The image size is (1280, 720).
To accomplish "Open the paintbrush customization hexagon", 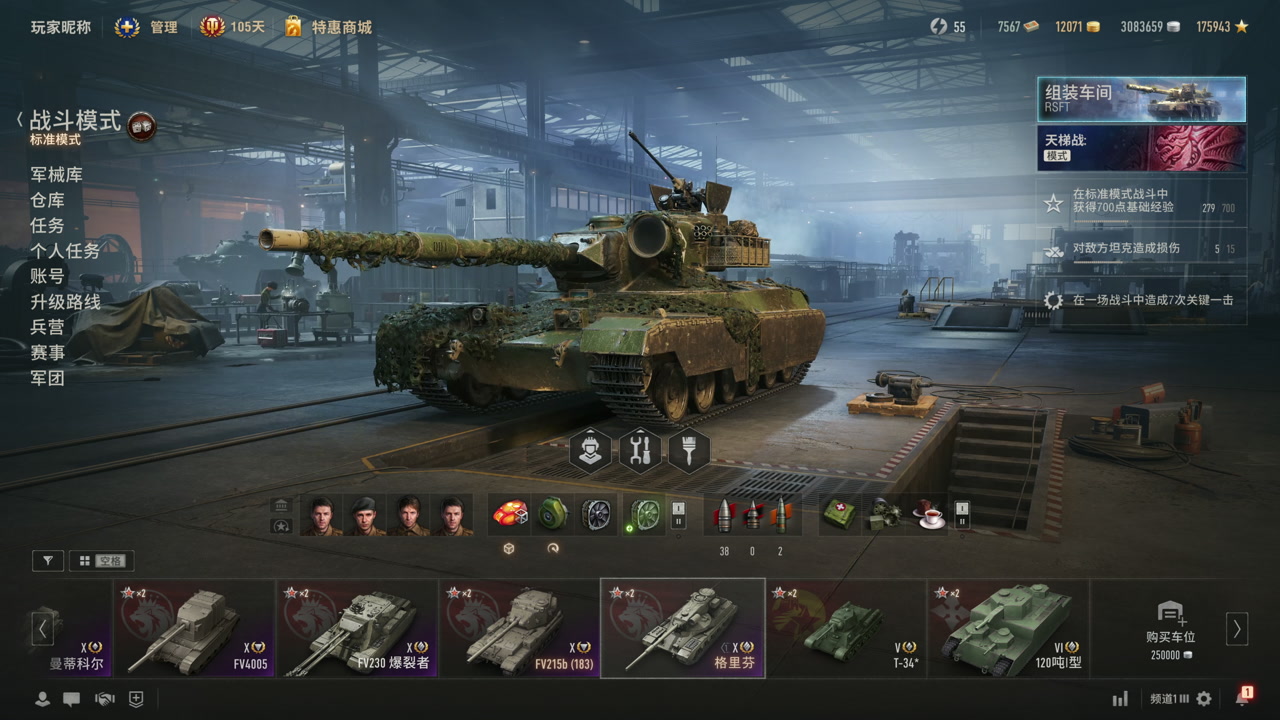I will [x=689, y=451].
